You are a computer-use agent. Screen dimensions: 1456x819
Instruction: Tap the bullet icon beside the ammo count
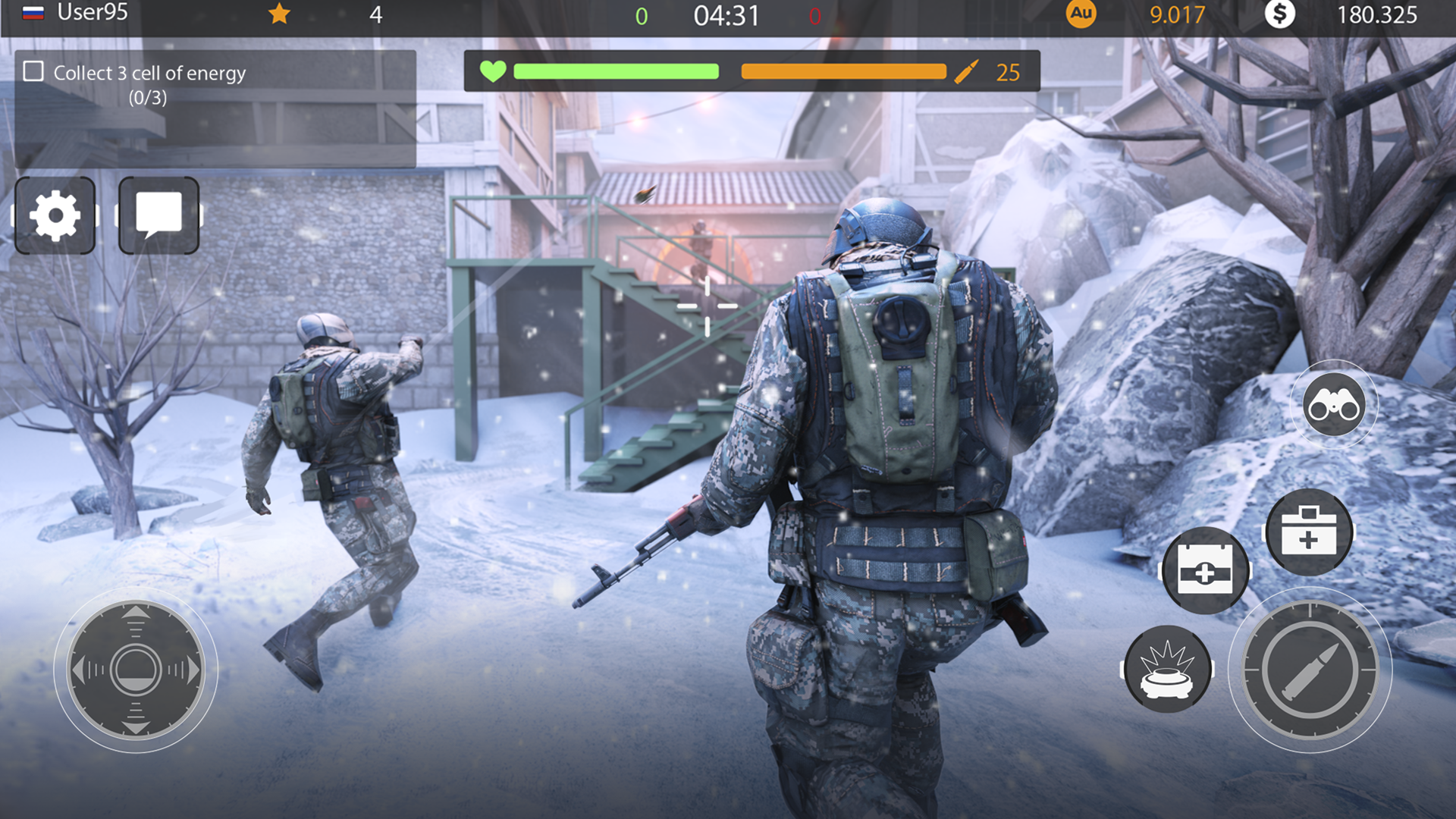(x=965, y=72)
